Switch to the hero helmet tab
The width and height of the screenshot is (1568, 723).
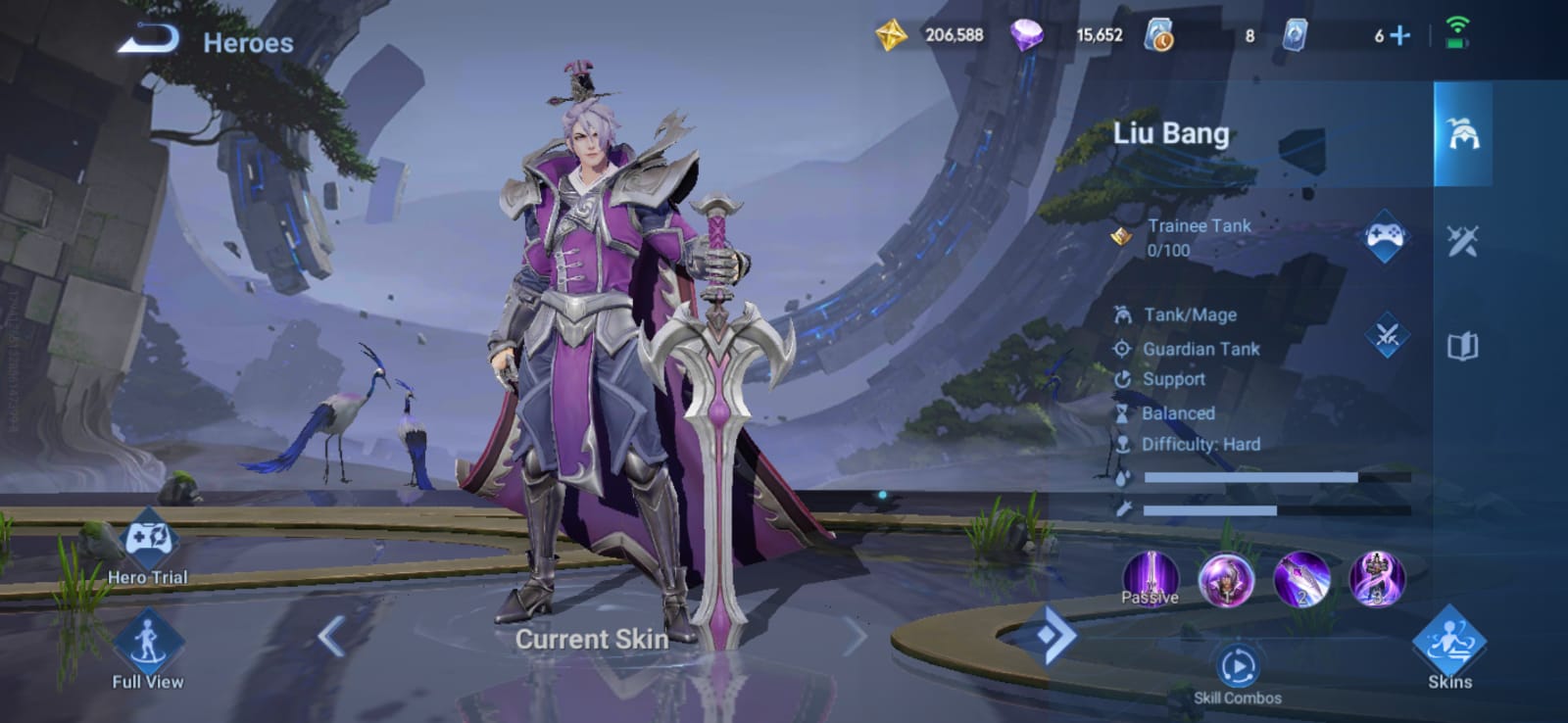tap(1463, 134)
